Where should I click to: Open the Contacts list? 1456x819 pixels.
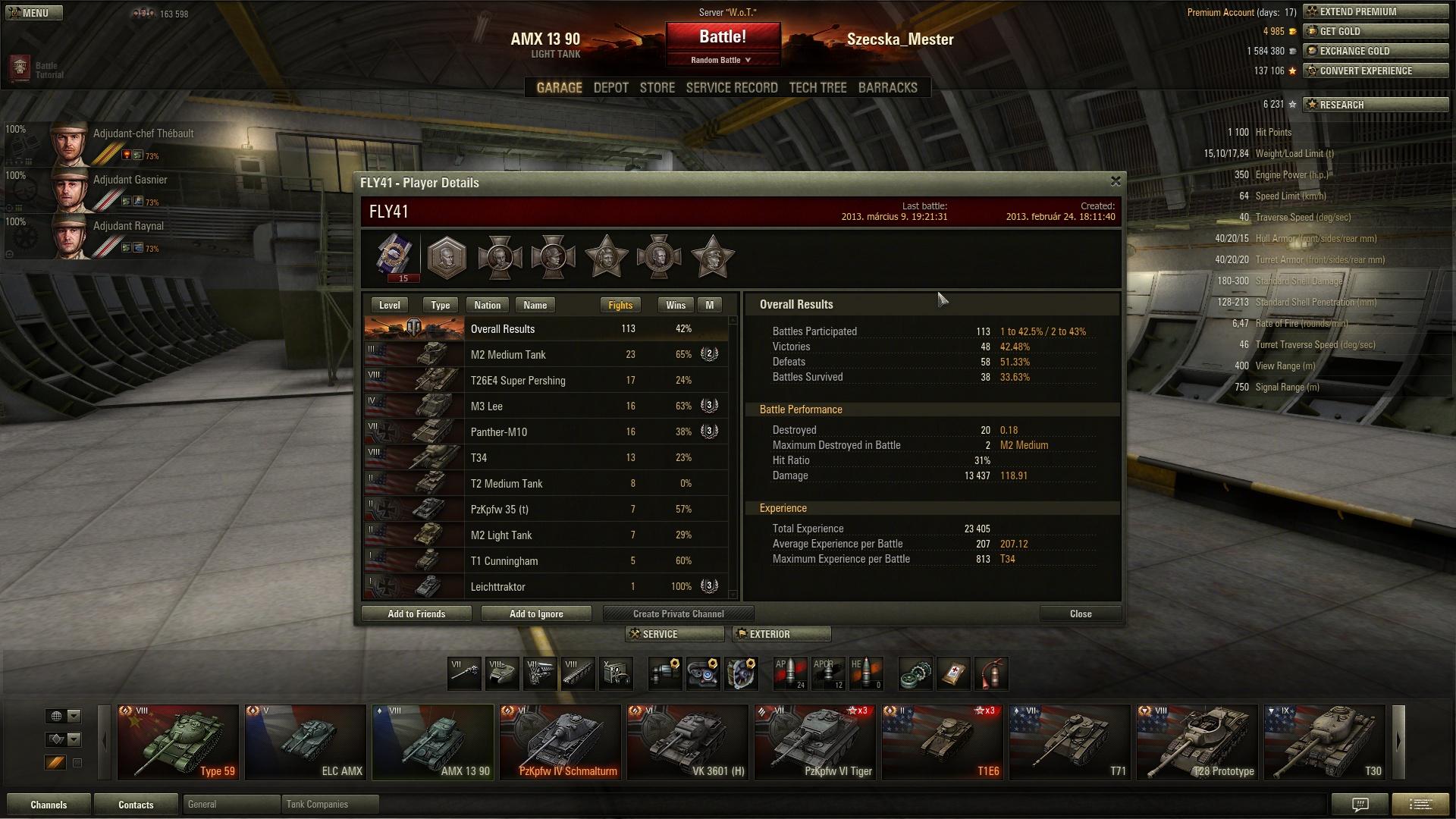point(136,805)
